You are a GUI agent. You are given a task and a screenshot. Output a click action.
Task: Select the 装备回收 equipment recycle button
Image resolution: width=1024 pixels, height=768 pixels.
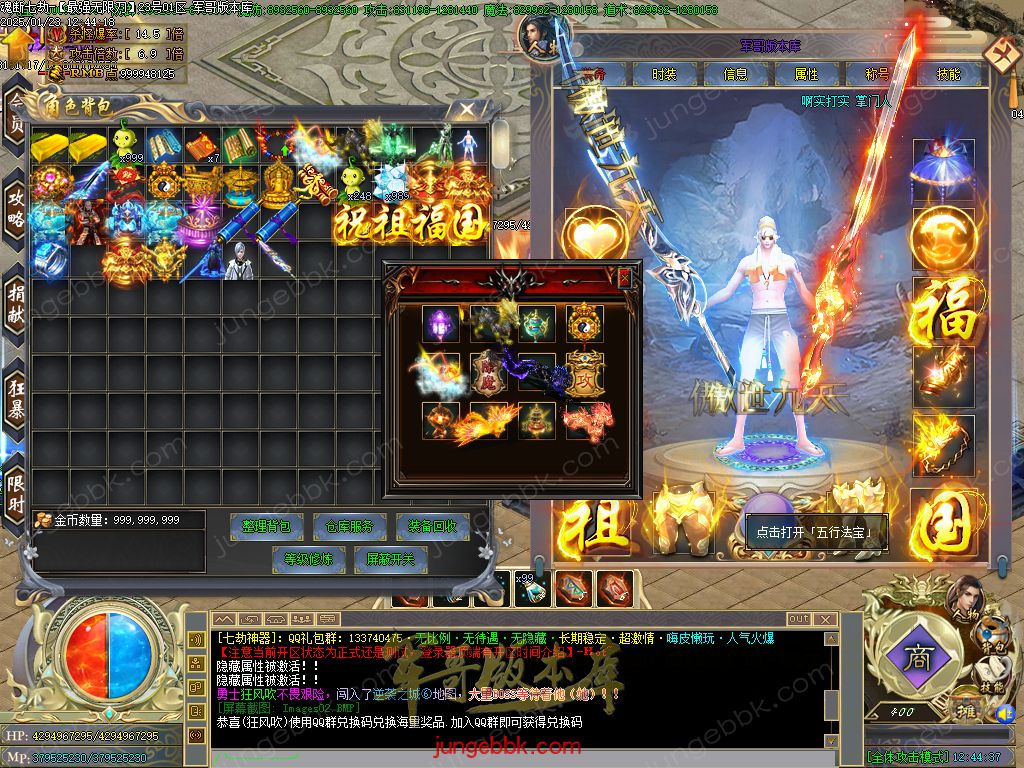click(431, 526)
